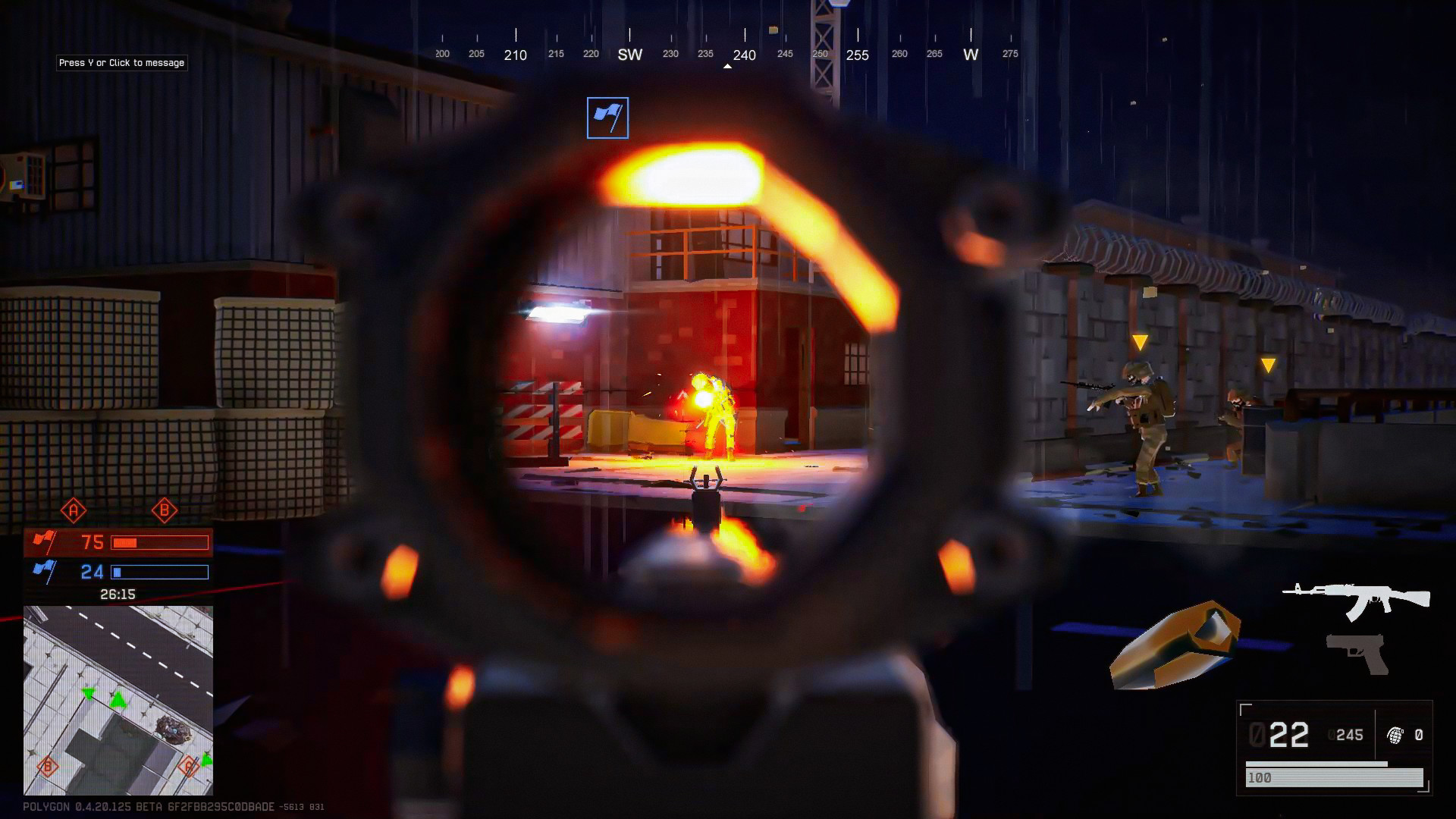Toggle the SW compass heading indicator
Screen dimensions: 1456x819
pyautogui.click(x=629, y=54)
